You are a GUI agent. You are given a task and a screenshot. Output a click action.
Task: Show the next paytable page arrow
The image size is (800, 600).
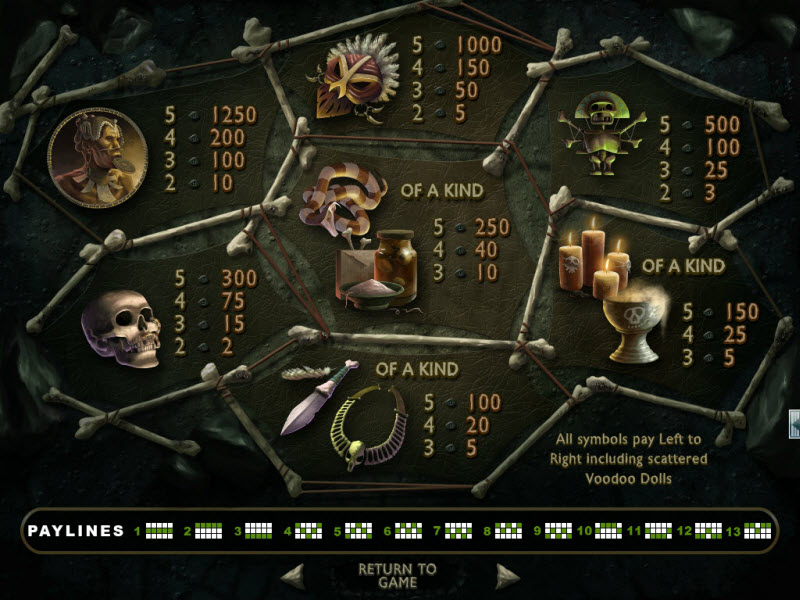507,576
